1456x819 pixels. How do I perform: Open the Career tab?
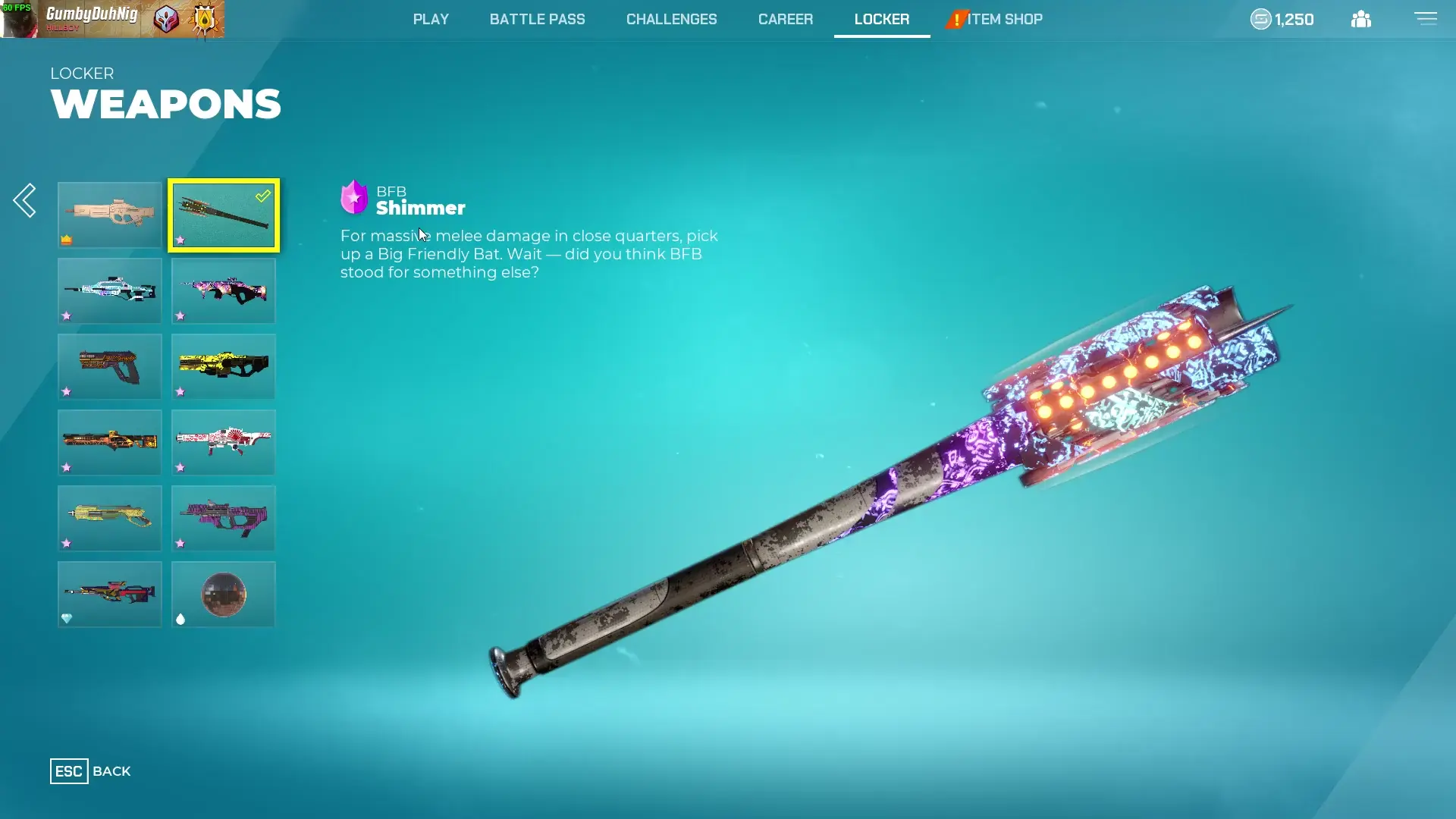[785, 19]
